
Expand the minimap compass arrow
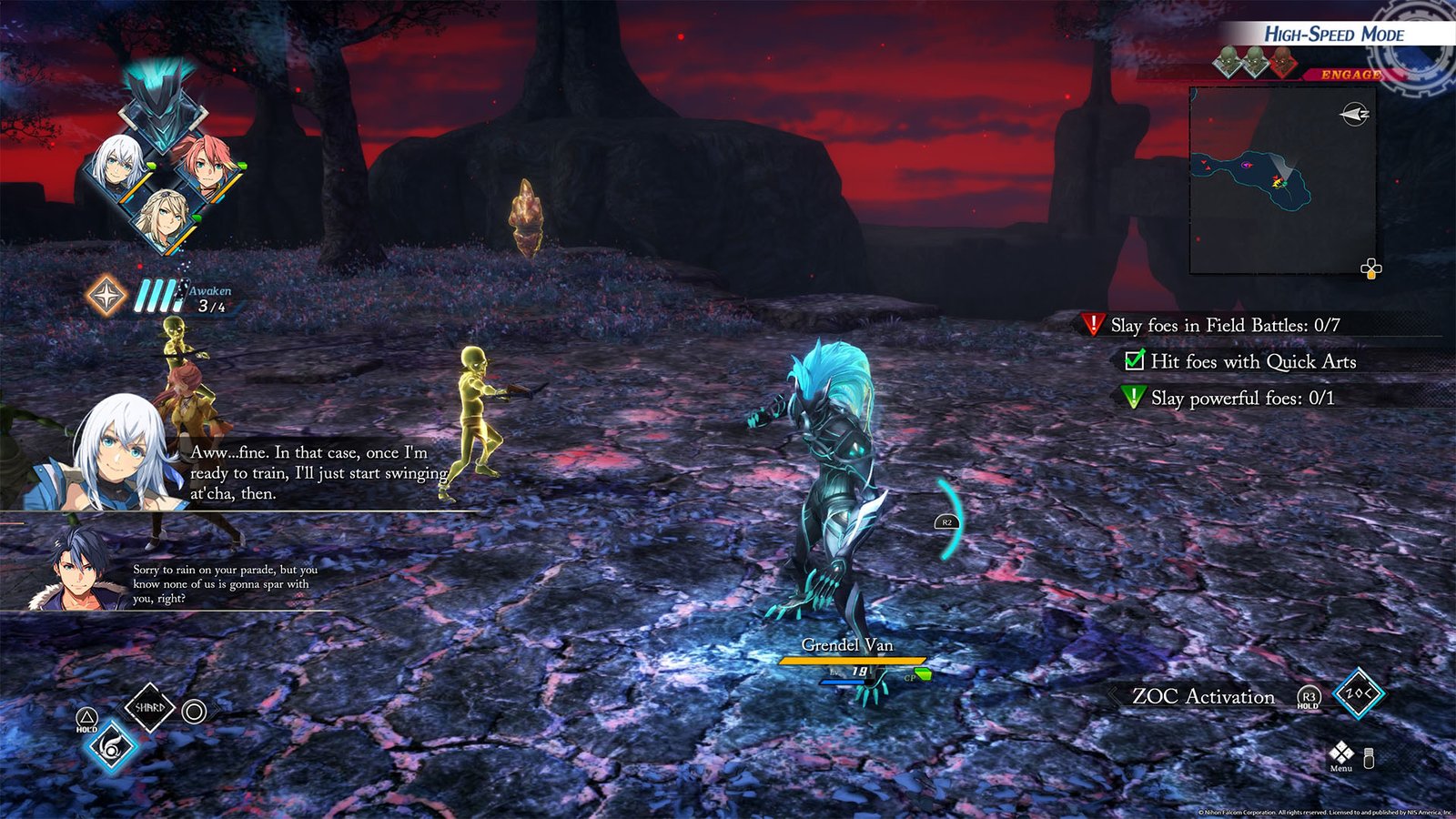[1356, 114]
